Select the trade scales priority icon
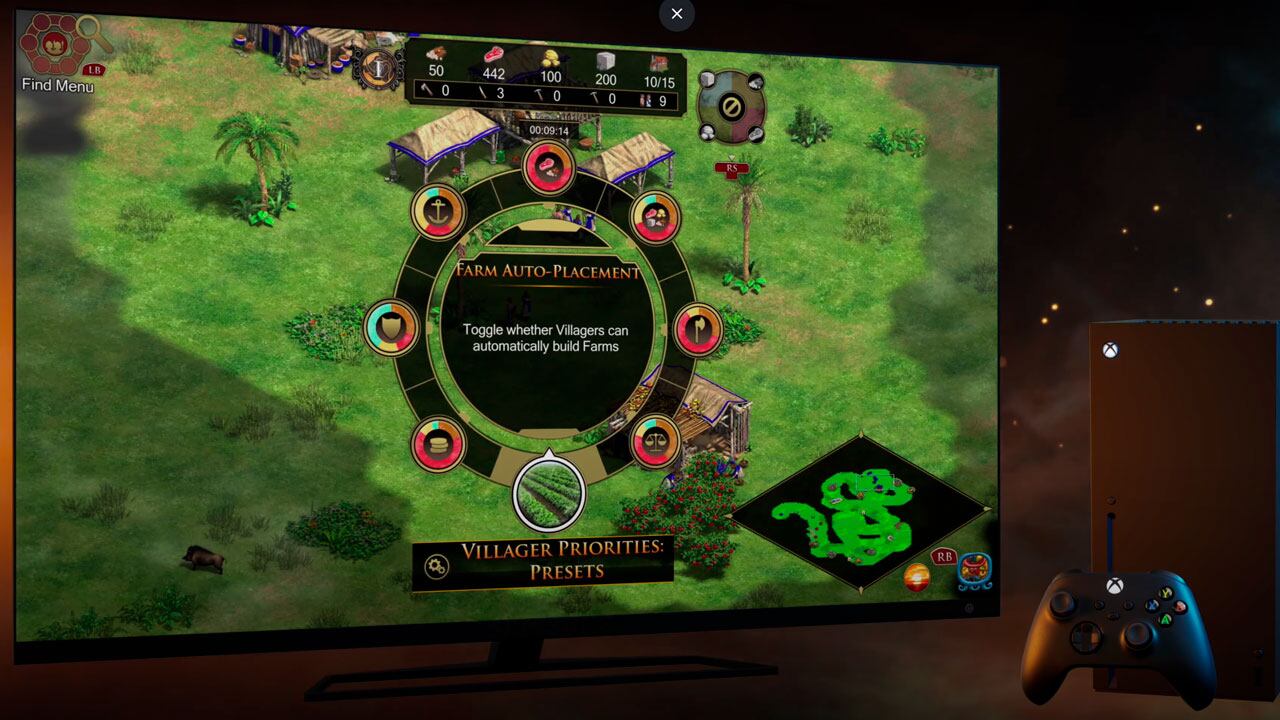 pos(655,442)
